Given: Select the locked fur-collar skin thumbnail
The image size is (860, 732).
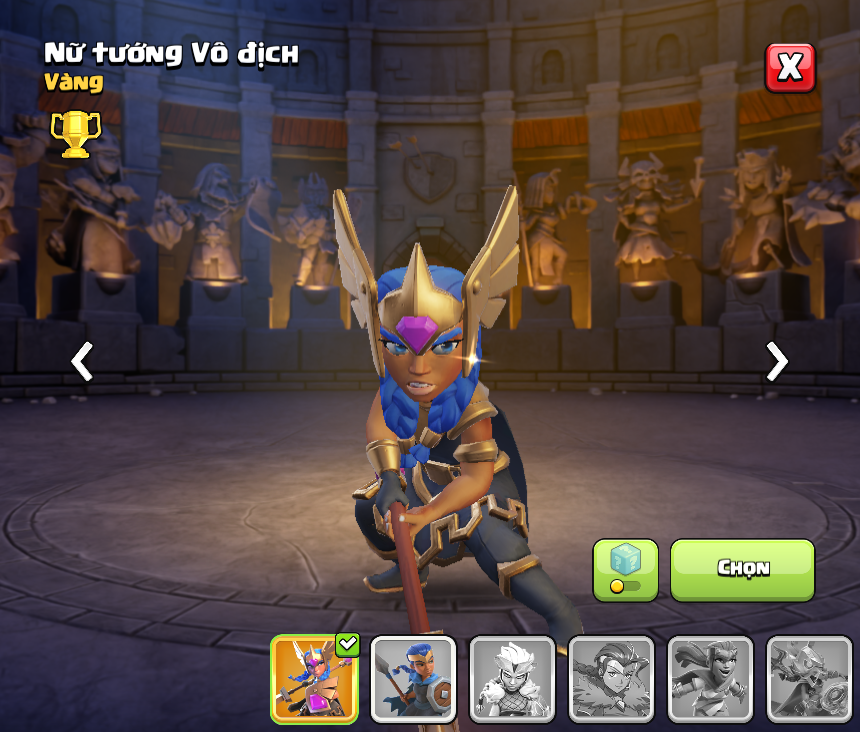Looking at the screenshot, I should [611, 679].
